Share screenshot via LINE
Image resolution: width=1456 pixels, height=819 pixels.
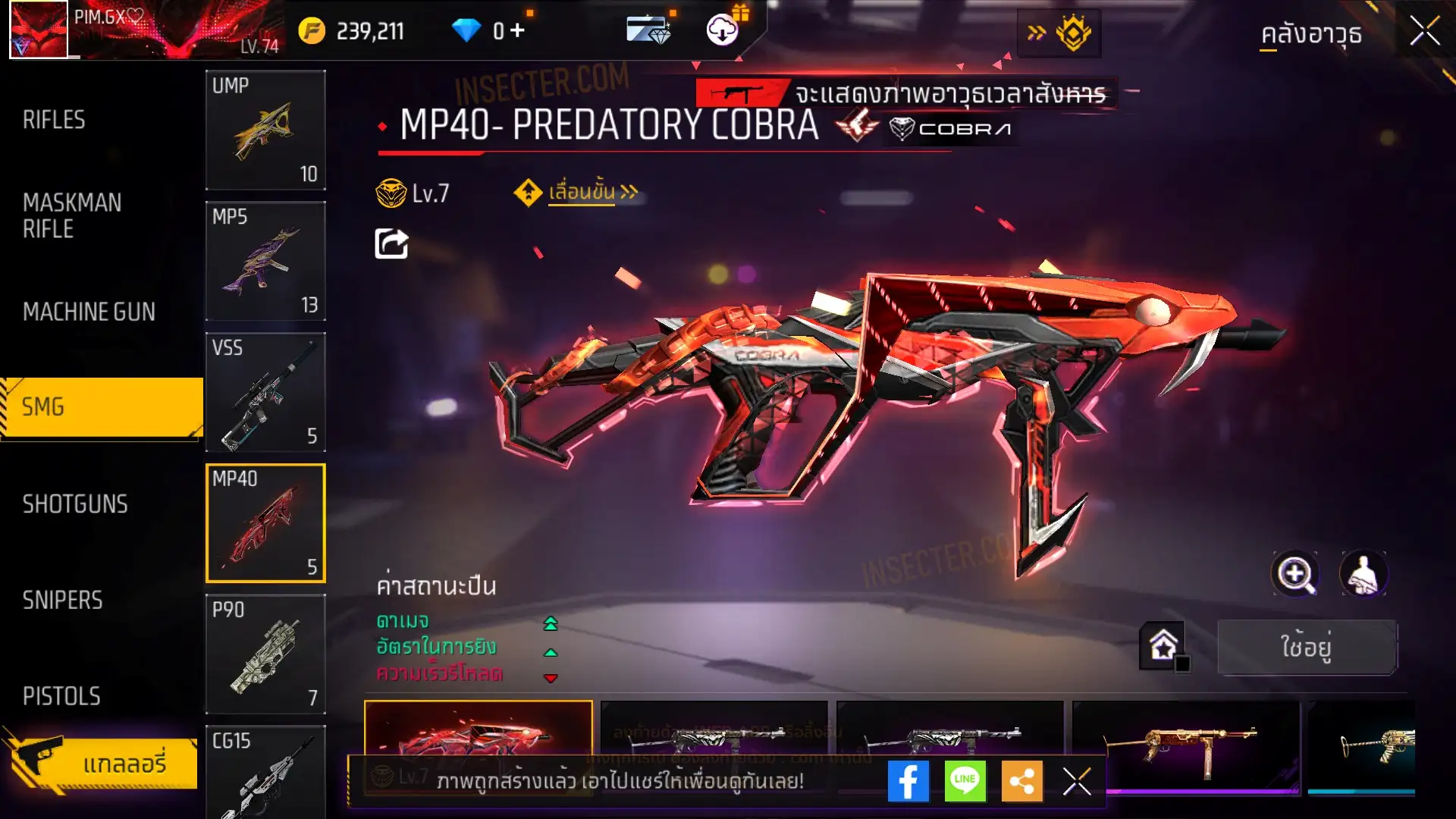(x=965, y=781)
